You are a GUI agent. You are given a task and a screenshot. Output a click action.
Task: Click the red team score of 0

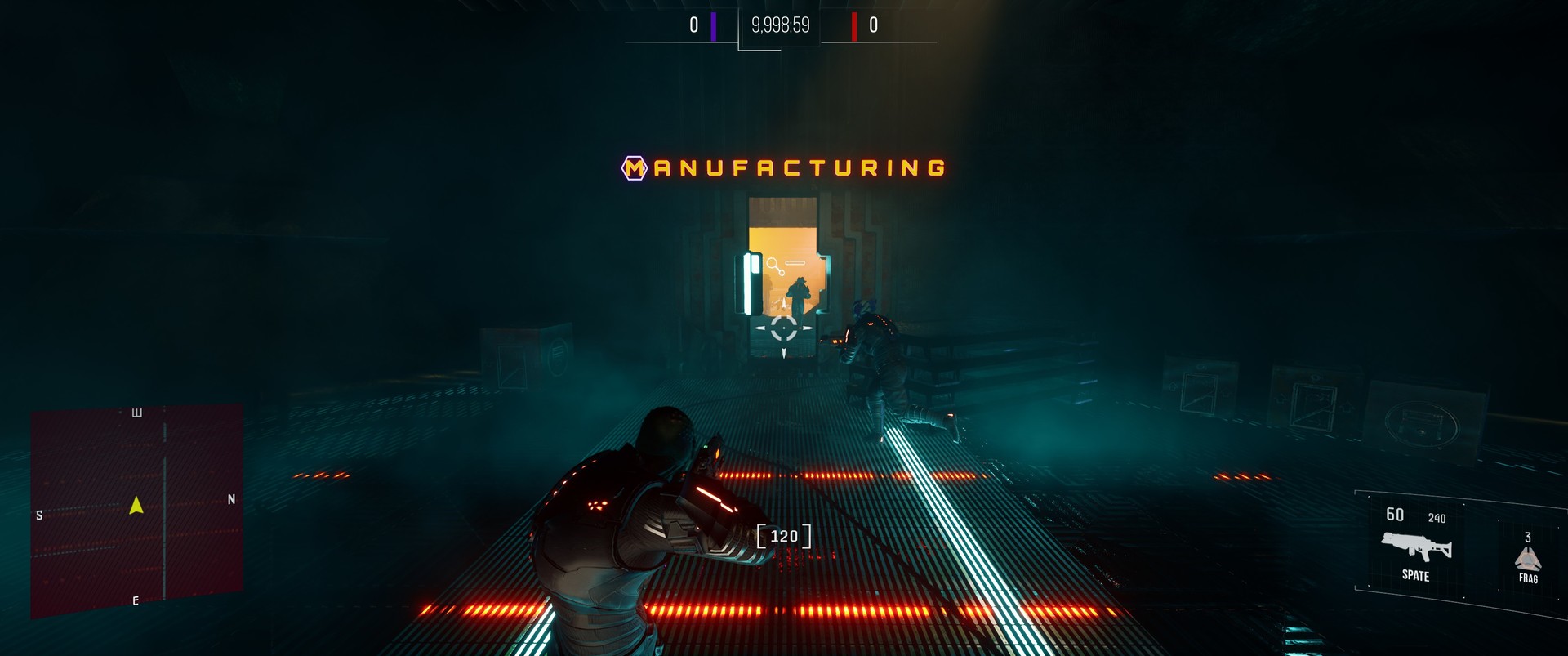coord(873,26)
